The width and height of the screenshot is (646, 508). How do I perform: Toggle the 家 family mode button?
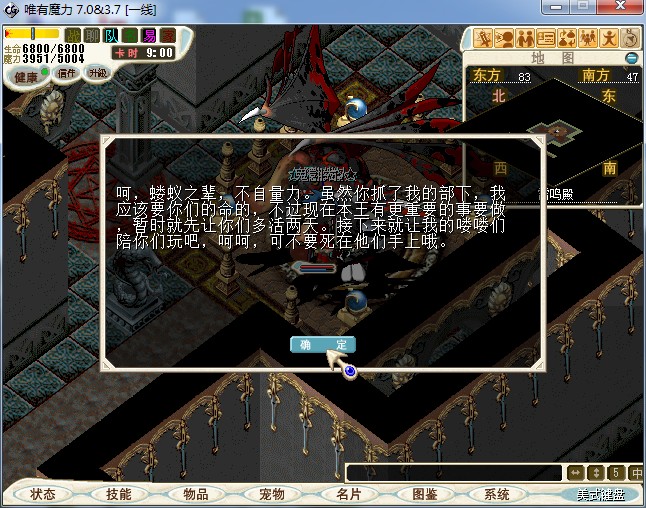(x=168, y=36)
